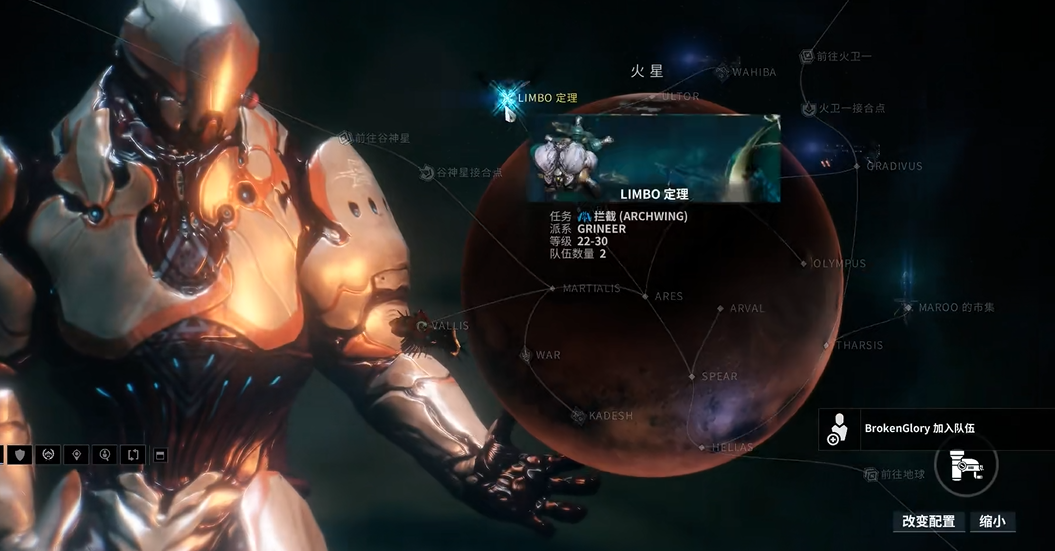Click the shield icon in bottom toolbar

tap(19, 455)
